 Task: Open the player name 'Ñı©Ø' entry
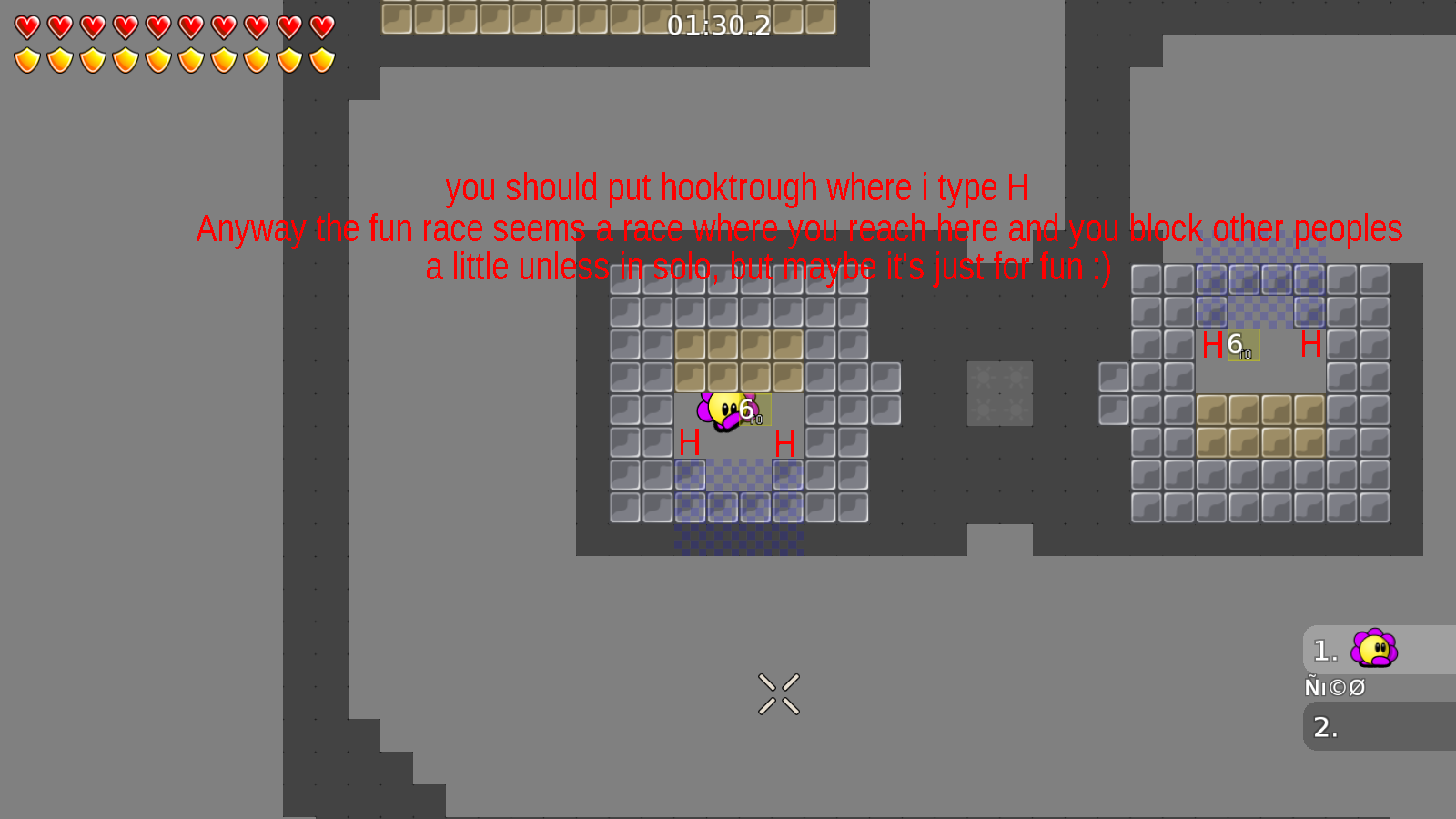click(x=1334, y=686)
